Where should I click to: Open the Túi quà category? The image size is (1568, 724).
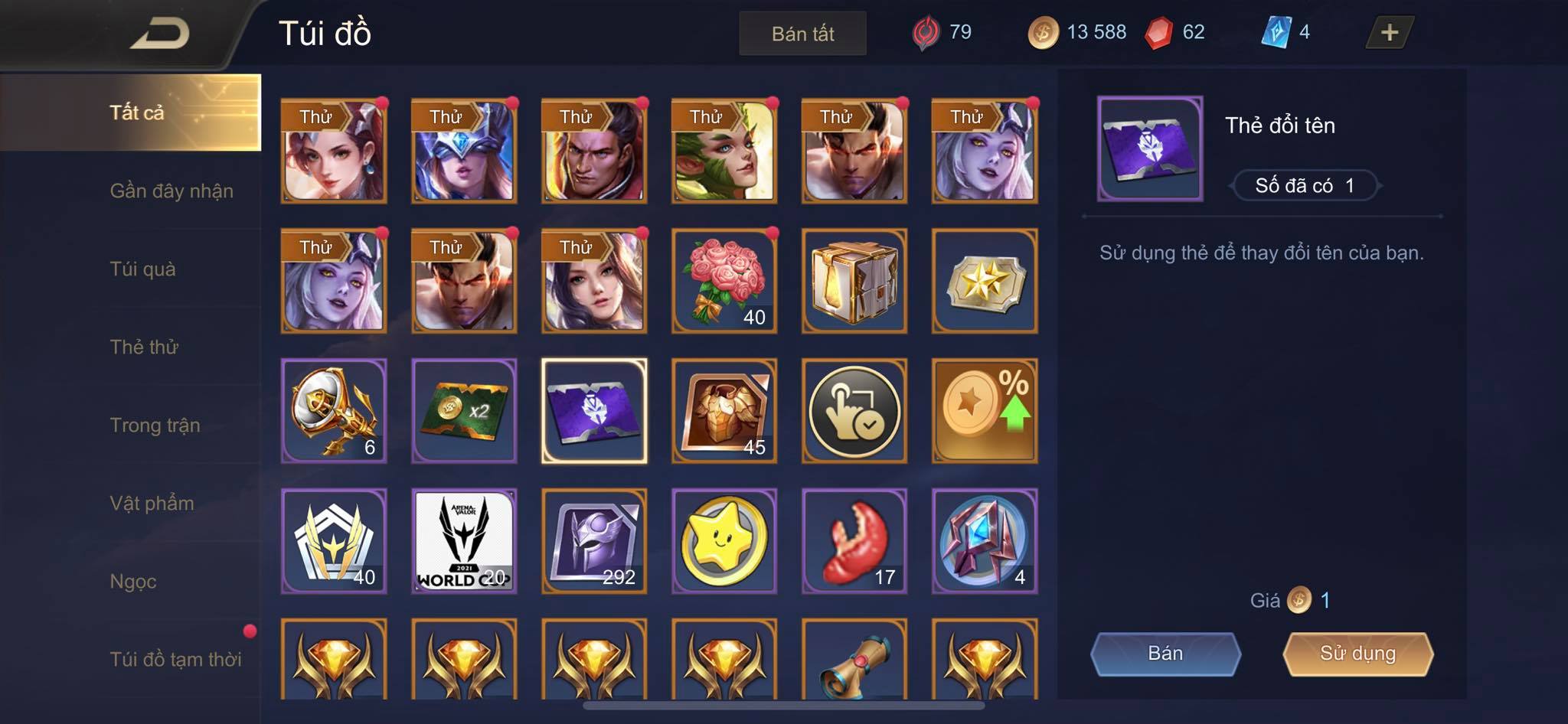pyautogui.click(x=143, y=269)
